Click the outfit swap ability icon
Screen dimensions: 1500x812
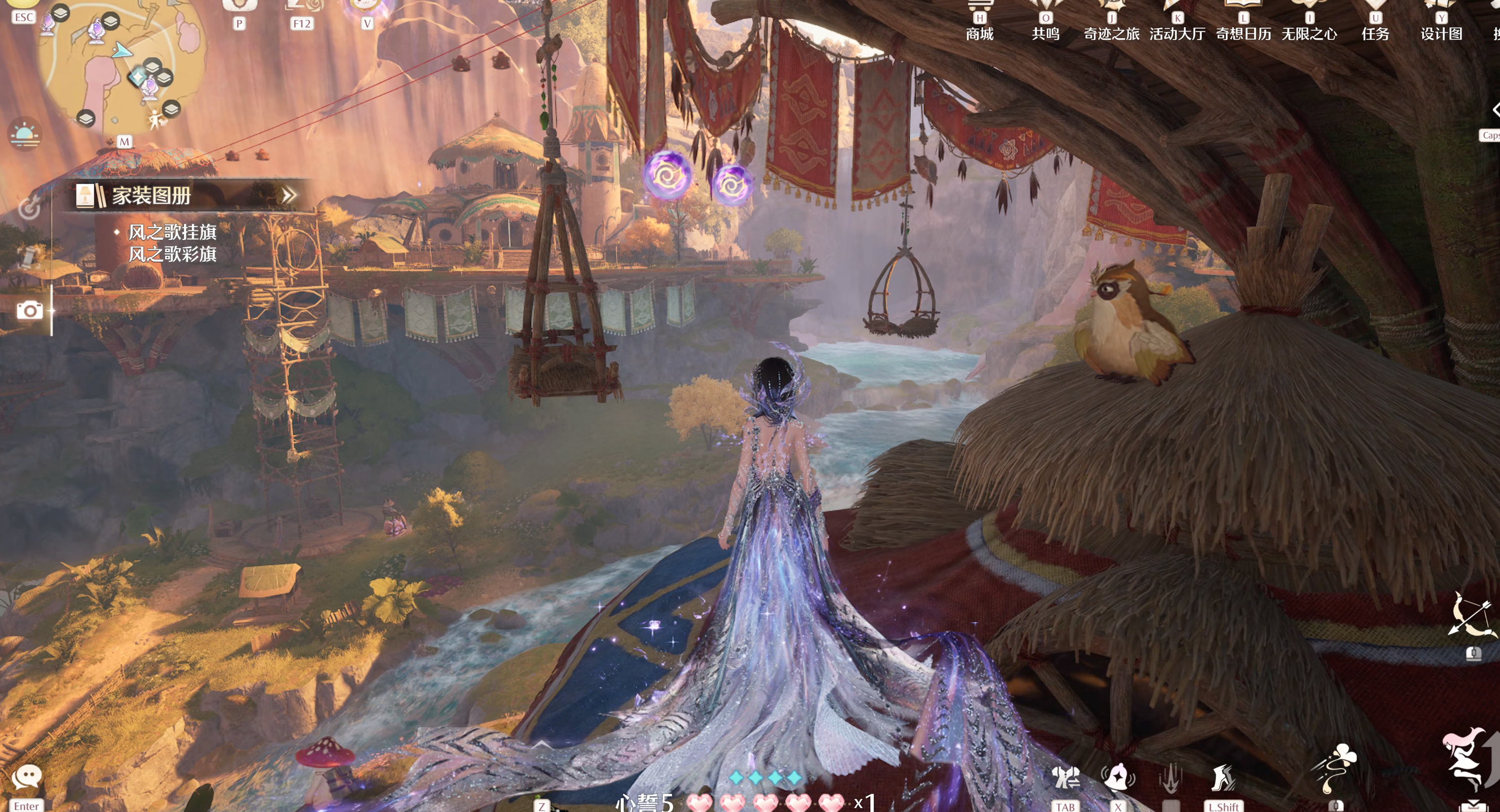click(x=1065, y=778)
